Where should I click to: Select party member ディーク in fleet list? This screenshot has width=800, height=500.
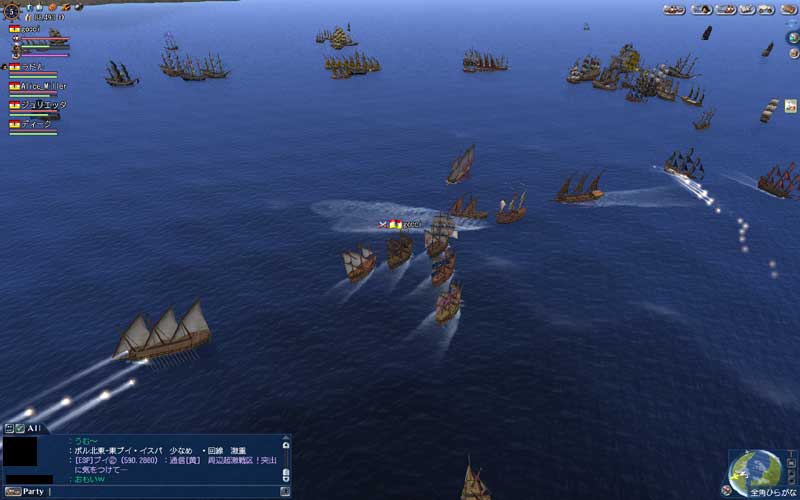37,124
